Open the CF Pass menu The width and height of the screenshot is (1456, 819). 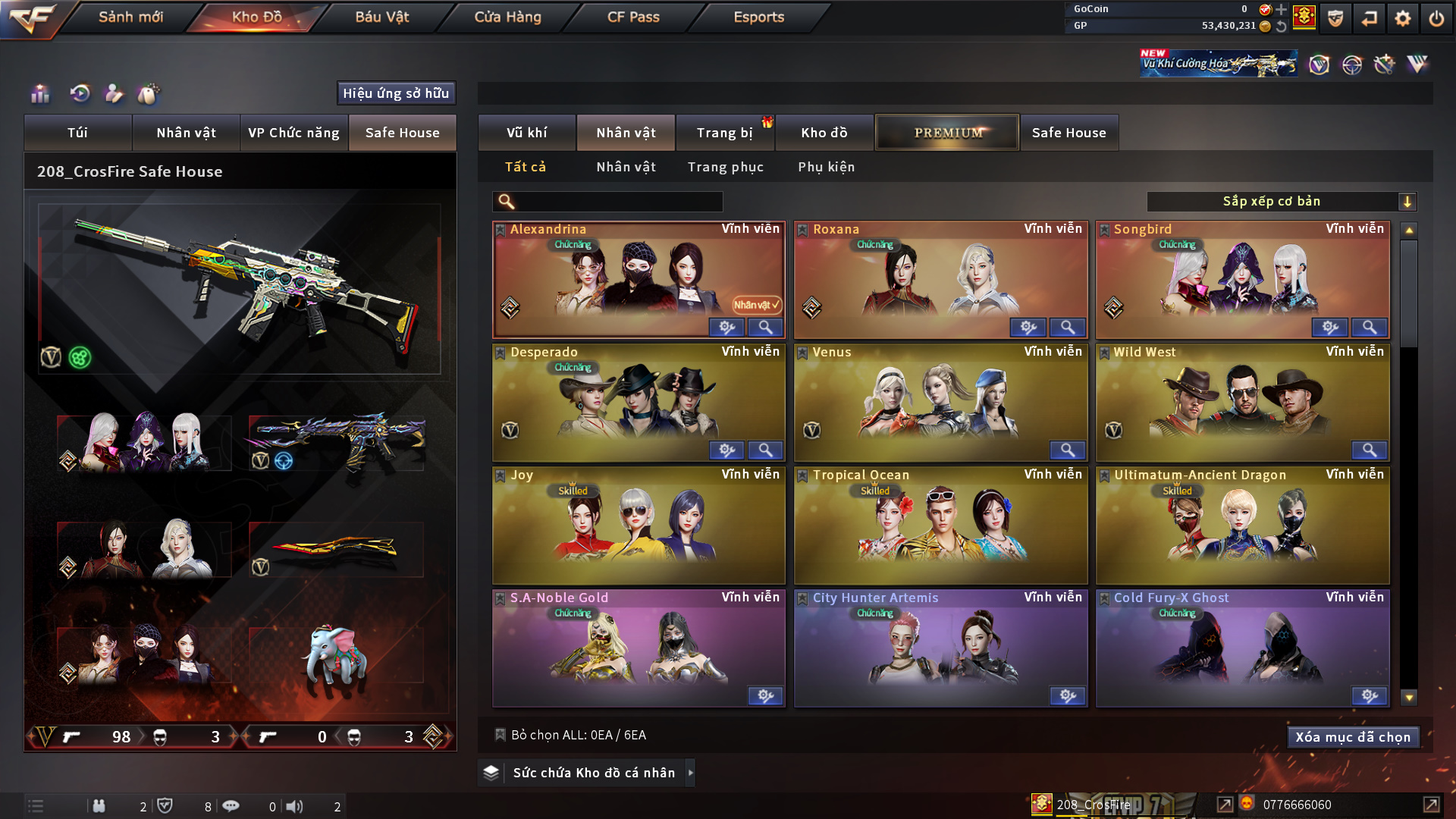pyautogui.click(x=633, y=17)
